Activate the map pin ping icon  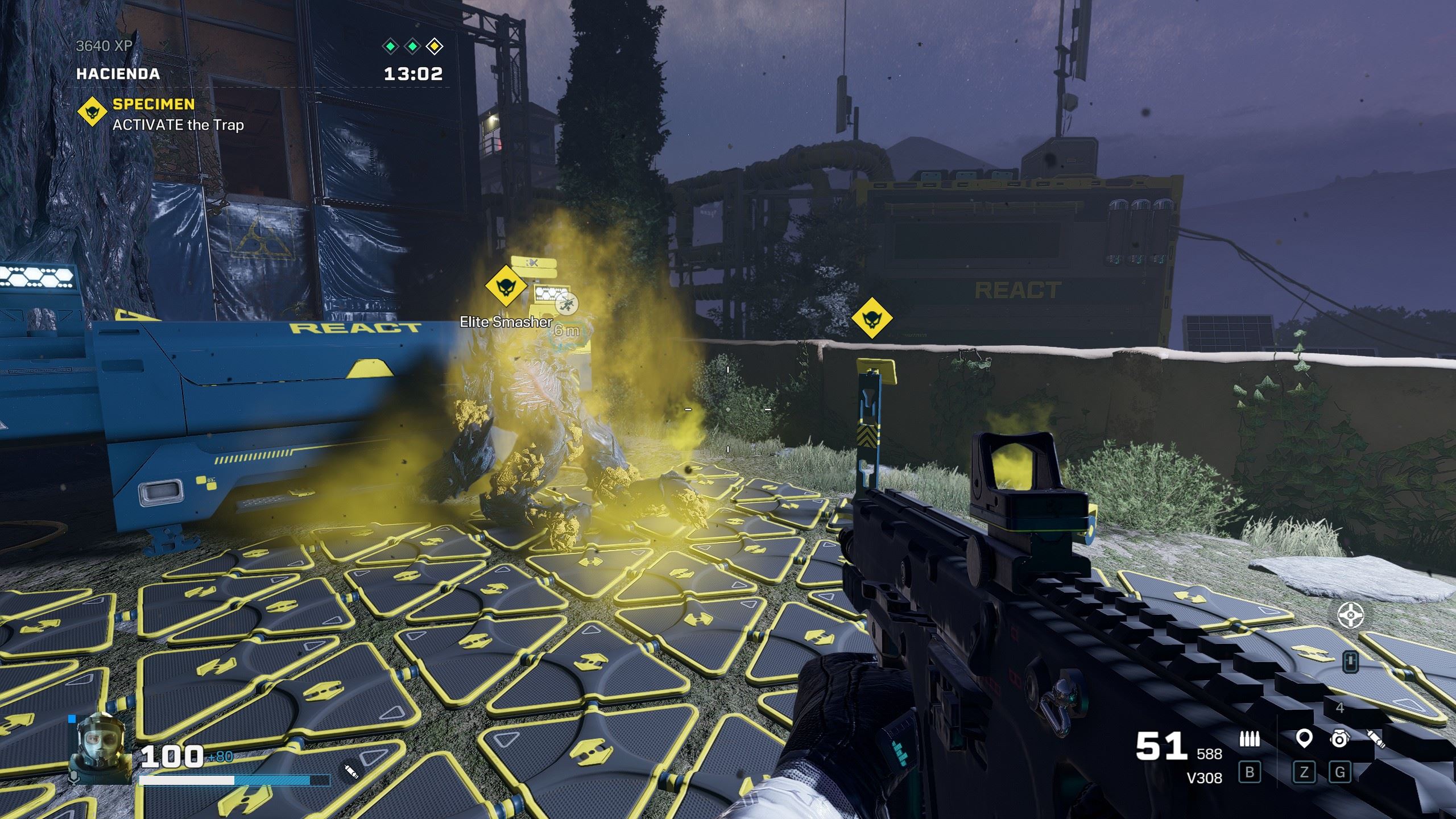point(1304,739)
